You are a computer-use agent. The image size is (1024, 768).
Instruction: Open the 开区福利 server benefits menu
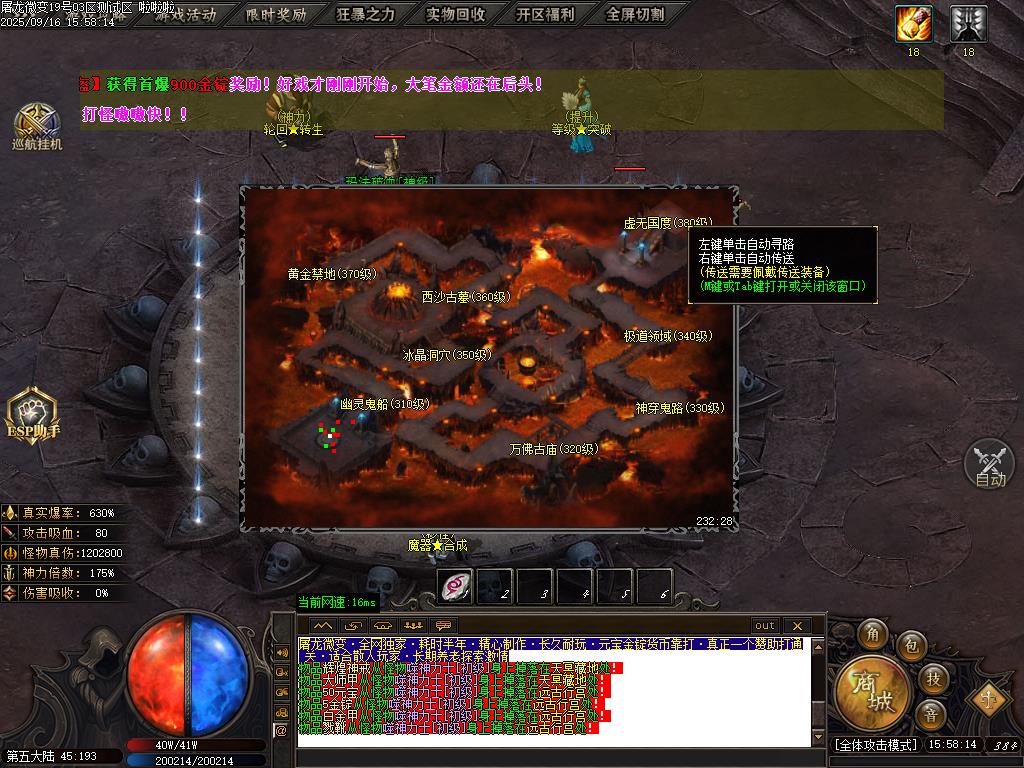tap(545, 15)
